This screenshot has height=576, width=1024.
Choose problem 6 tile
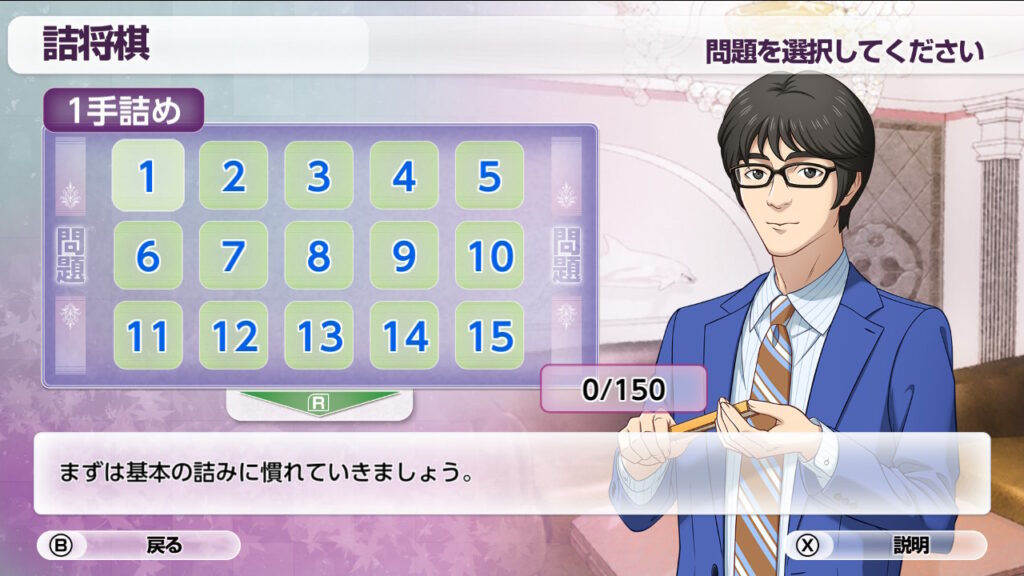point(148,256)
